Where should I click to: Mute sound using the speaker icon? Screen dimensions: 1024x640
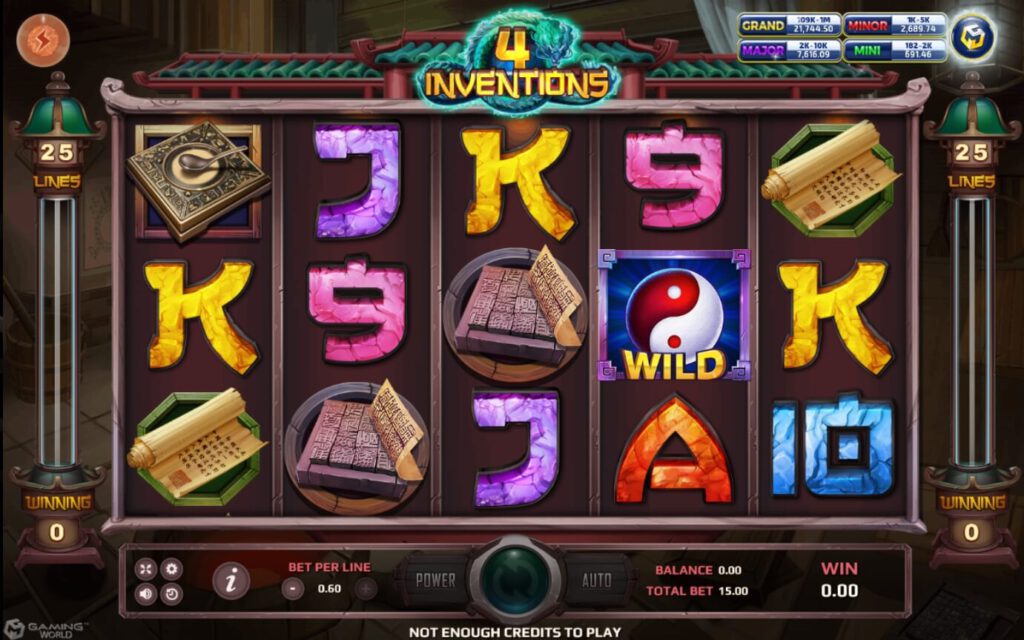click(146, 594)
